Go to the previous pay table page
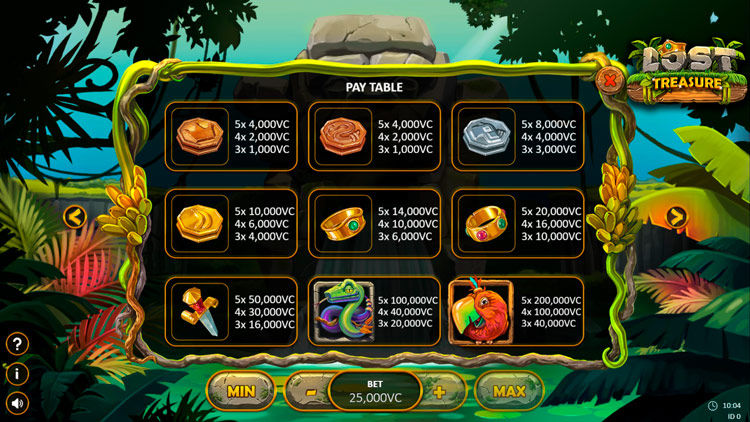750x422 pixels. tap(74, 216)
